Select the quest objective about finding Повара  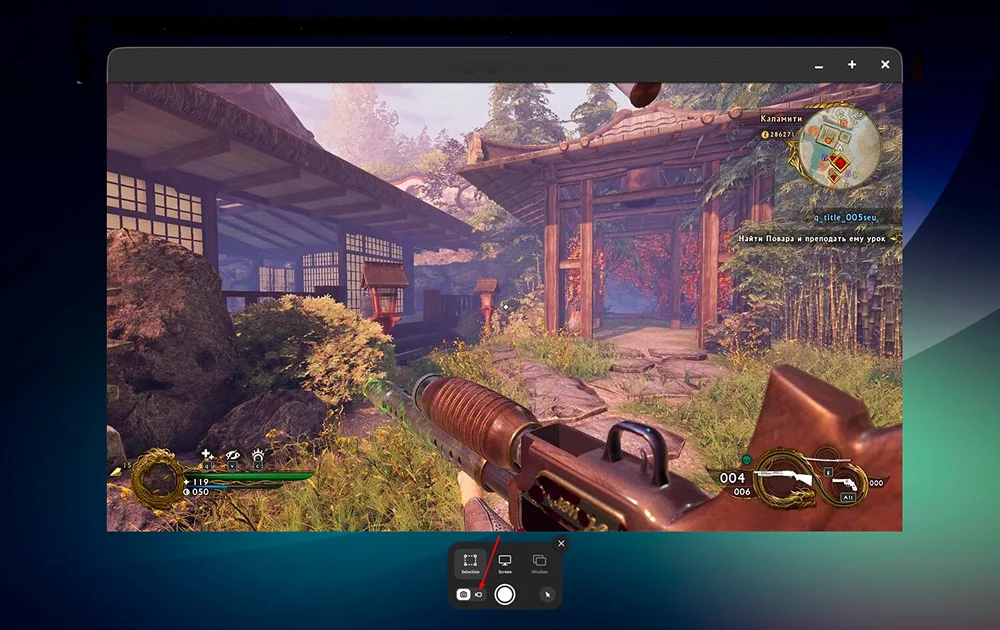814,239
